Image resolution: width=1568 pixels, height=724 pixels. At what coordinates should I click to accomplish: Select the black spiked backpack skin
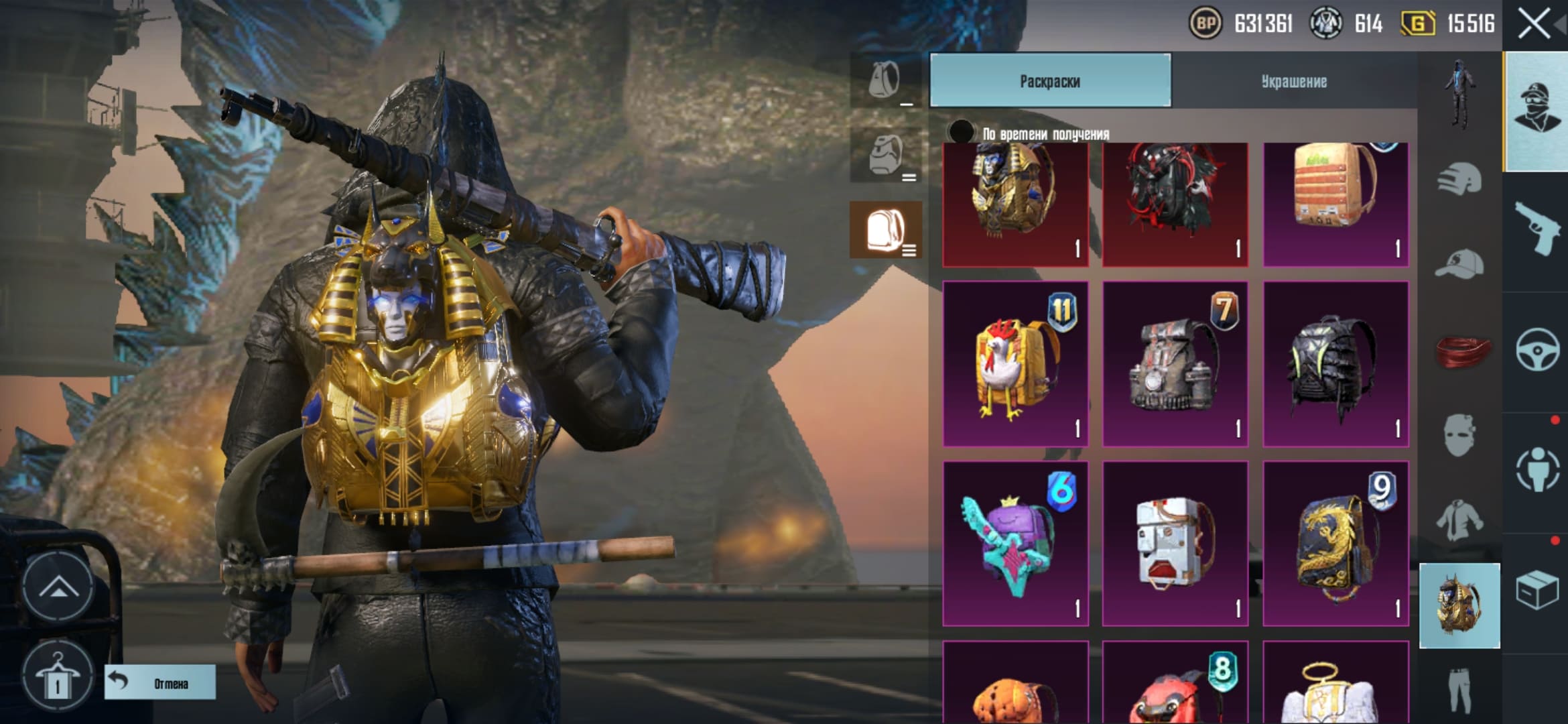click(1335, 364)
